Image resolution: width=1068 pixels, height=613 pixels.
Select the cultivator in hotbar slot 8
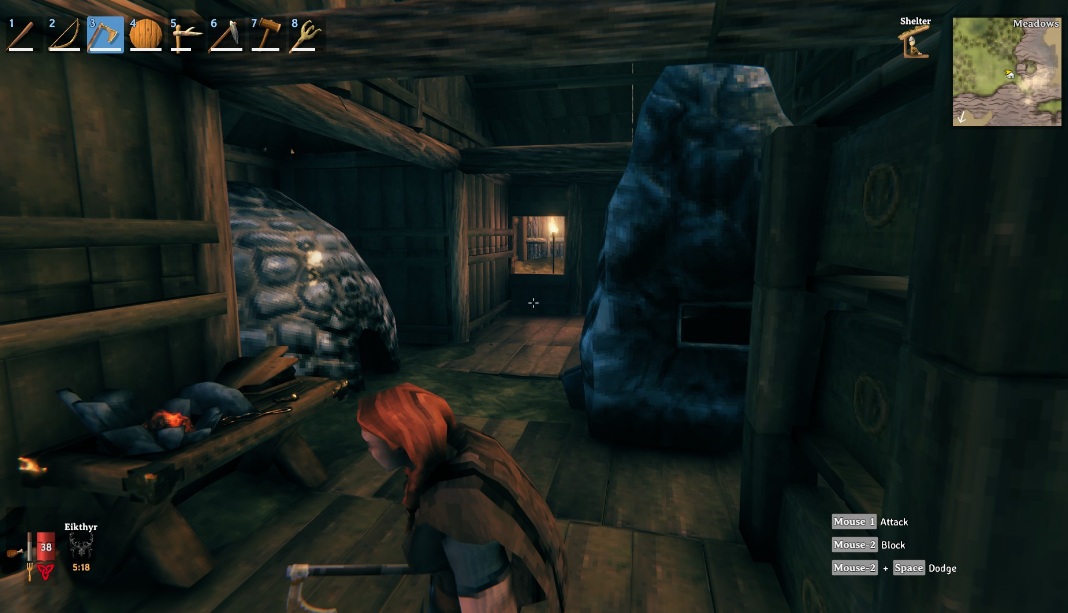click(307, 35)
